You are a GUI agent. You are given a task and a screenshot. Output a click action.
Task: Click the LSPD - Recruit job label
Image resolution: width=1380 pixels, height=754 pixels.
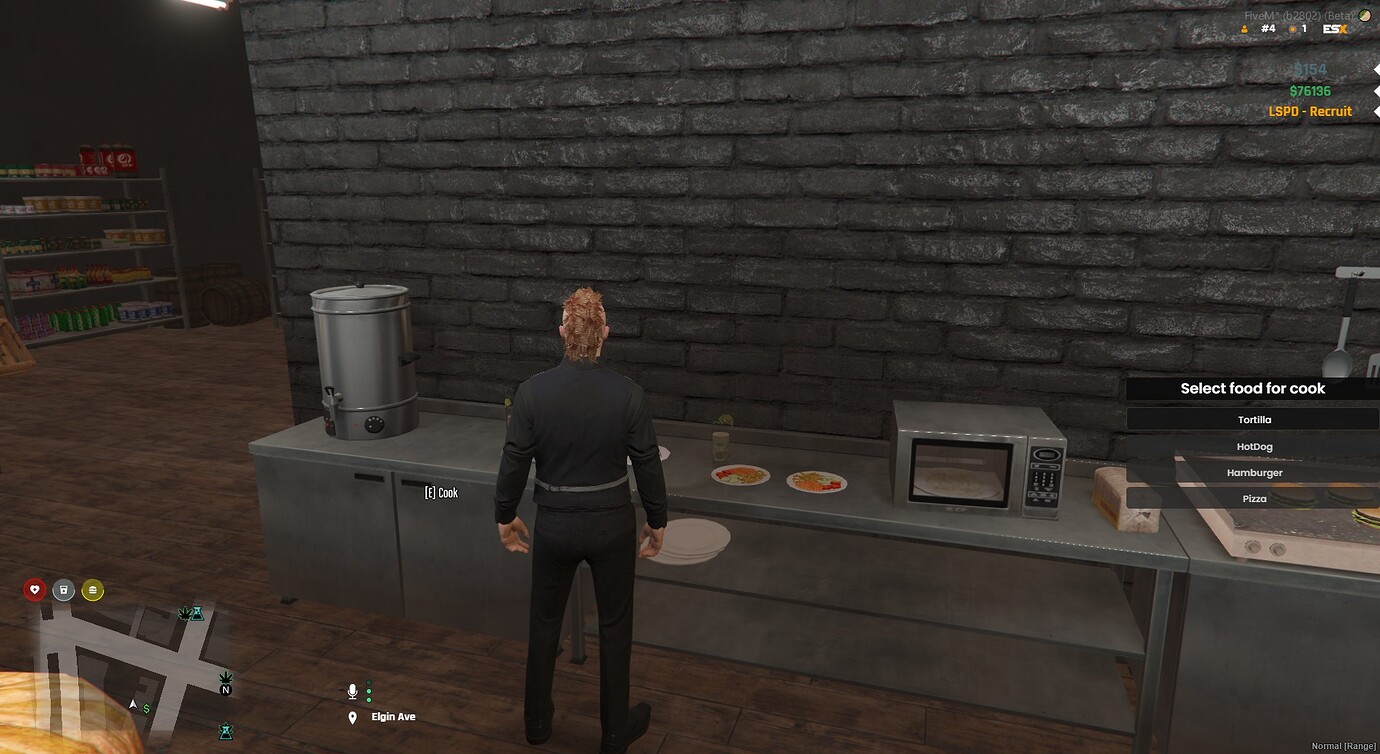pos(1310,111)
